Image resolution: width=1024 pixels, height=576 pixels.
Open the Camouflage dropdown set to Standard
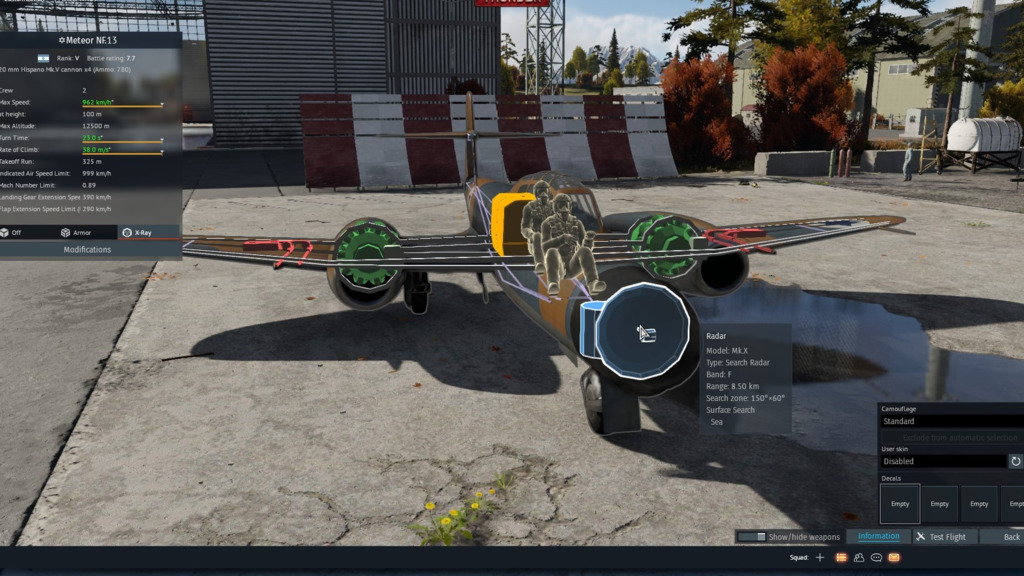pos(950,421)
